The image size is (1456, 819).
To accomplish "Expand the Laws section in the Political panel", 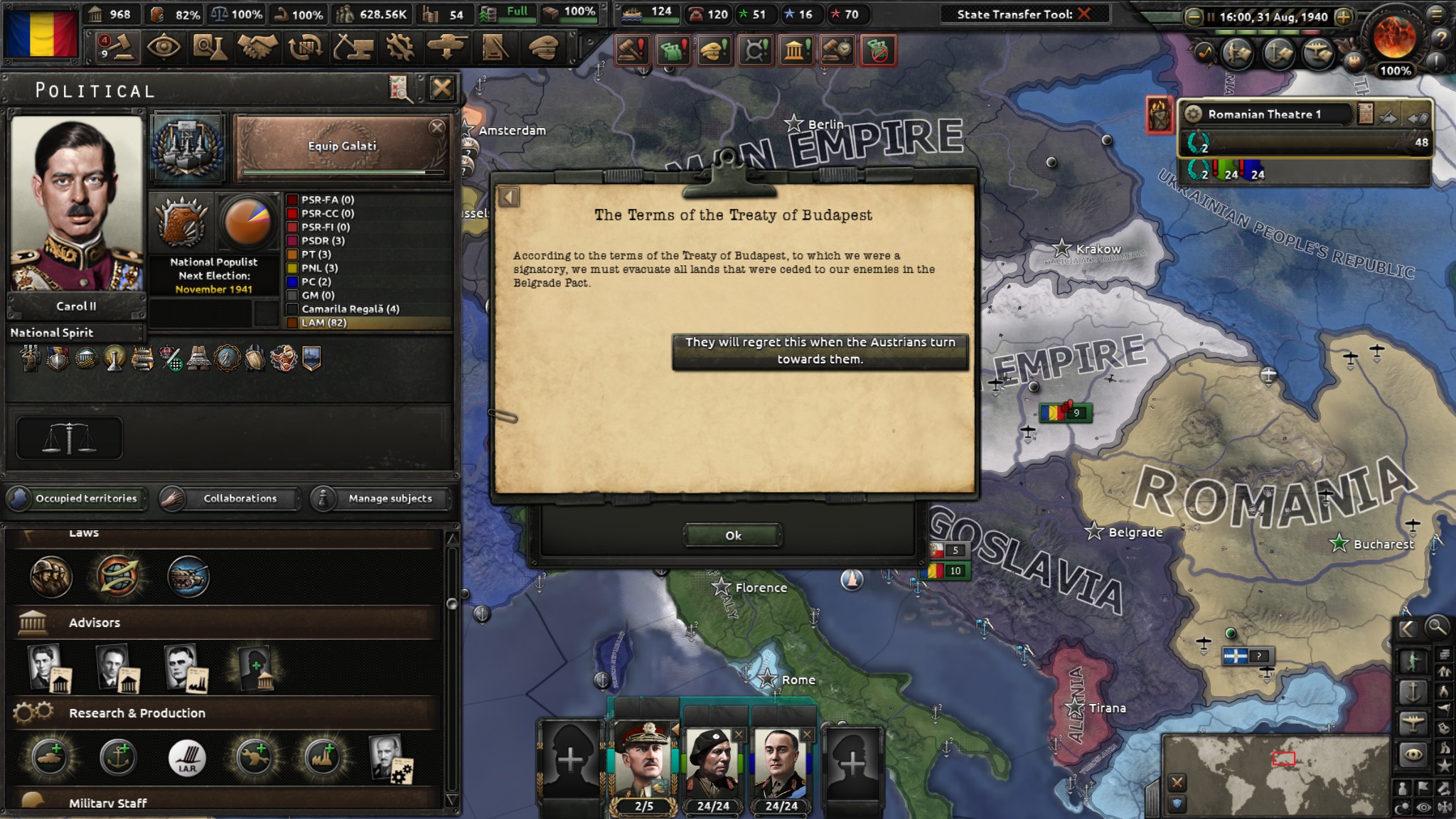I will click(x=85, y=532).
